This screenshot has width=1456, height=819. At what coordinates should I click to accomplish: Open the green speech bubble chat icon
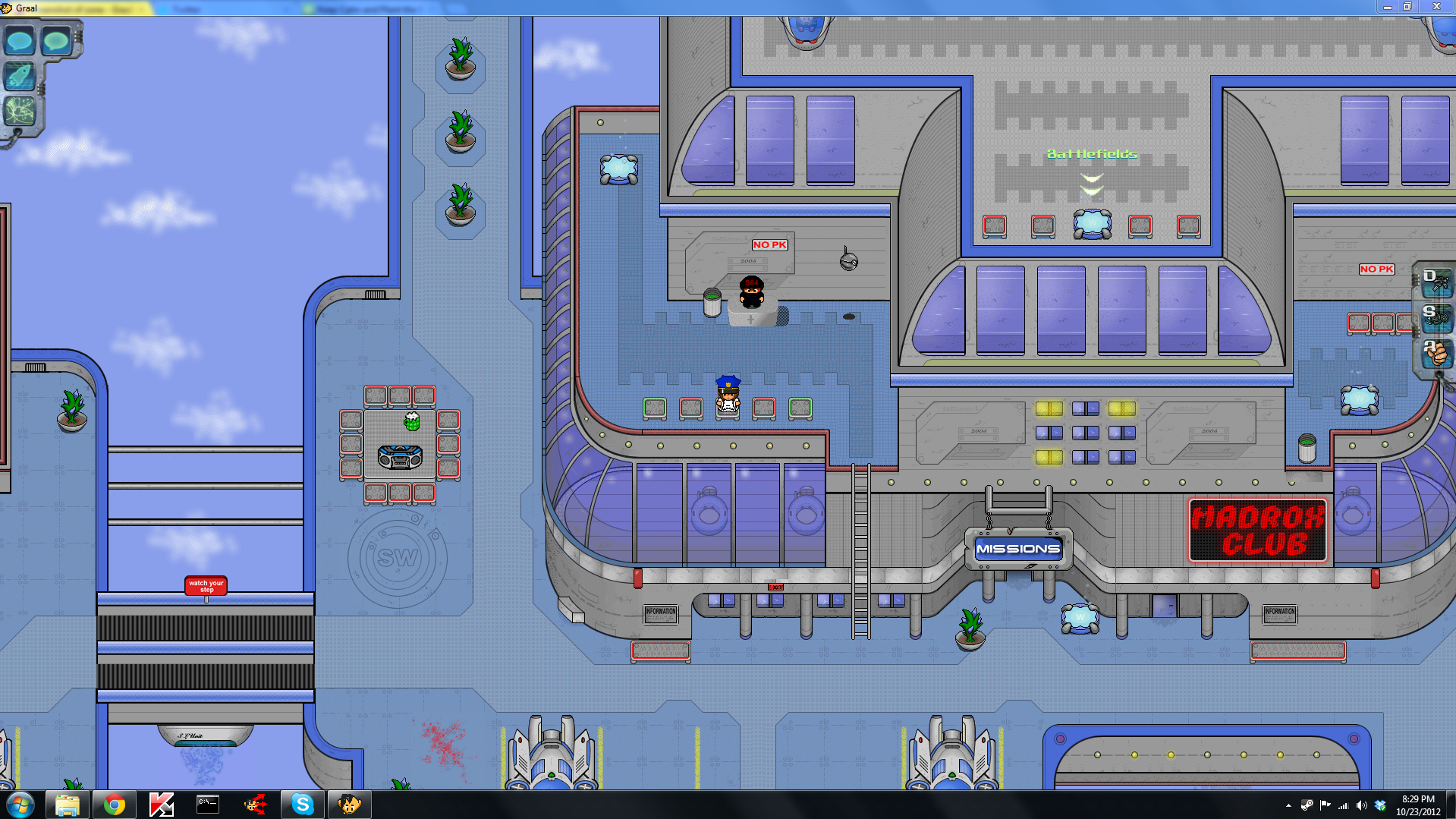coord(56,40)
